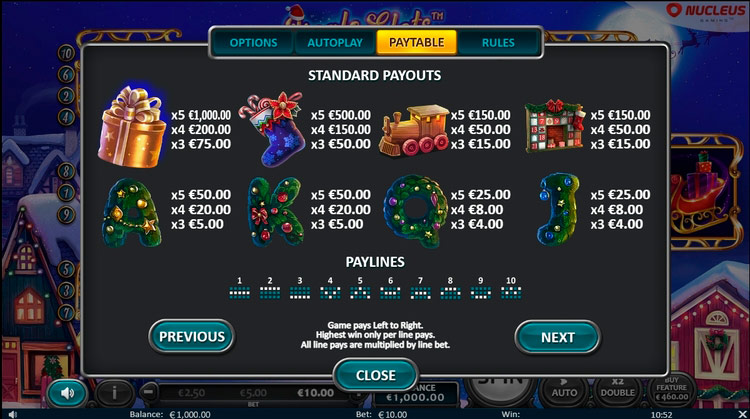Advance to the next paytable page
Screen dimensions: 750x419
[557, 337]
